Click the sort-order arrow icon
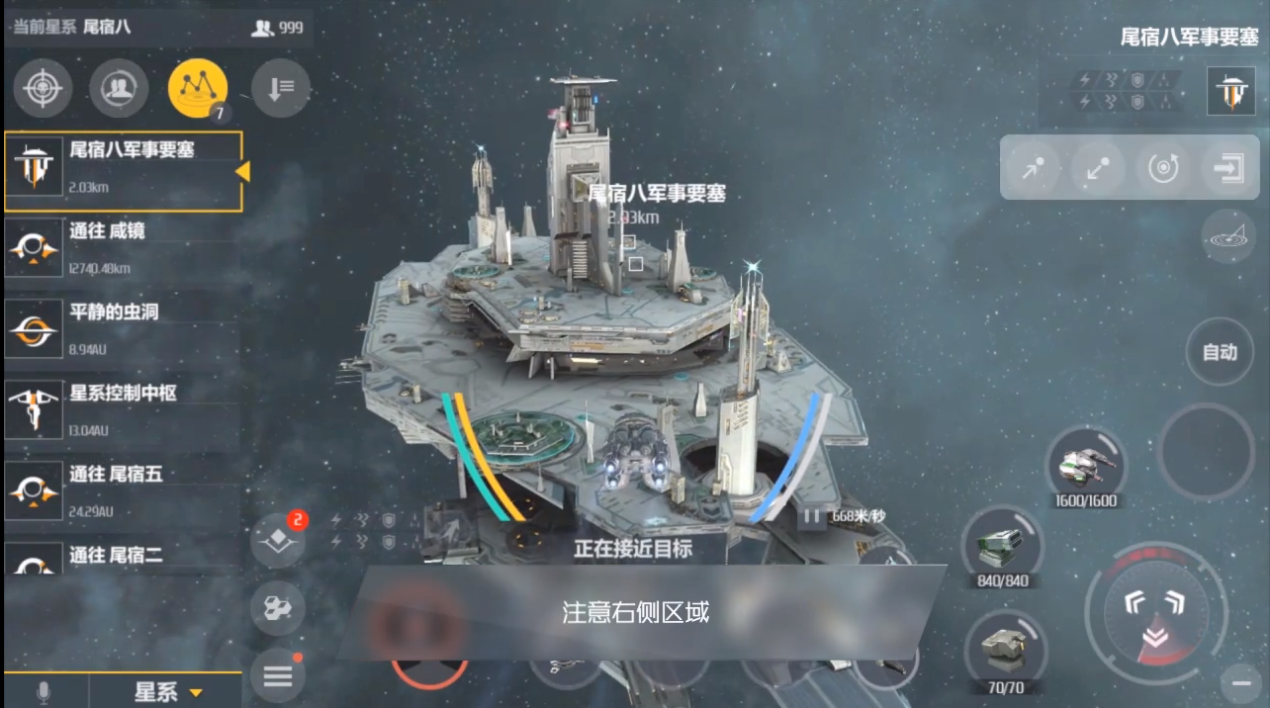The width and height of the screenshot is (1270, 708). [x=280, y=88]
